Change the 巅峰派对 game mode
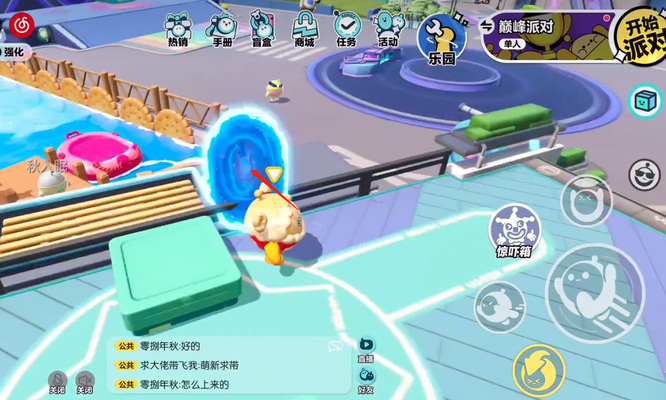 coord(540,32)
